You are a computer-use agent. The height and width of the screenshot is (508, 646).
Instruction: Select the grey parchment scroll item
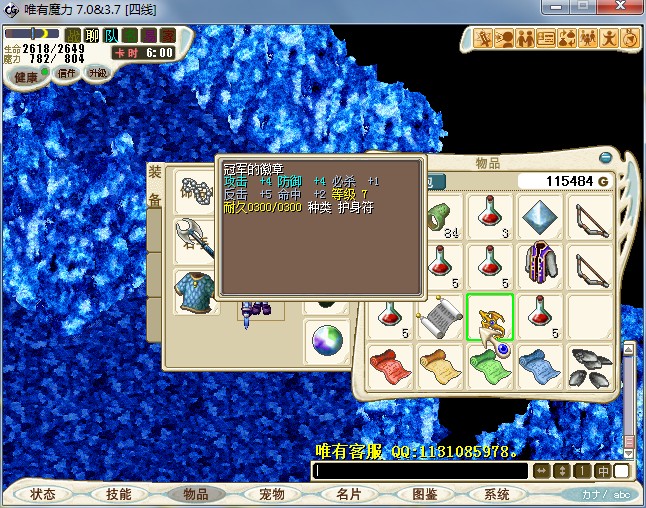tap(440, 317)
